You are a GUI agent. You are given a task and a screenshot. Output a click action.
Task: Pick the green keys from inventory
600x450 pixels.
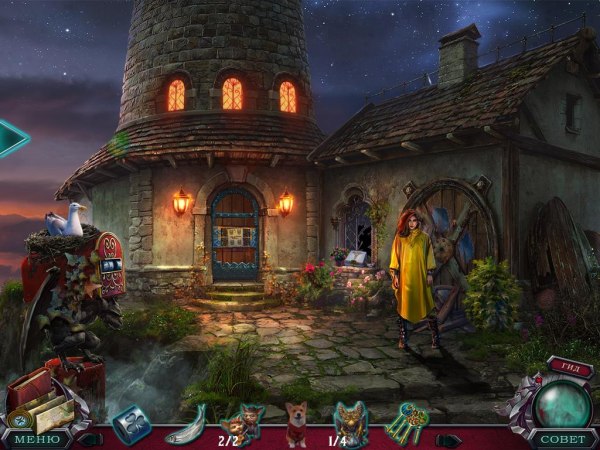tap(407, 421)
